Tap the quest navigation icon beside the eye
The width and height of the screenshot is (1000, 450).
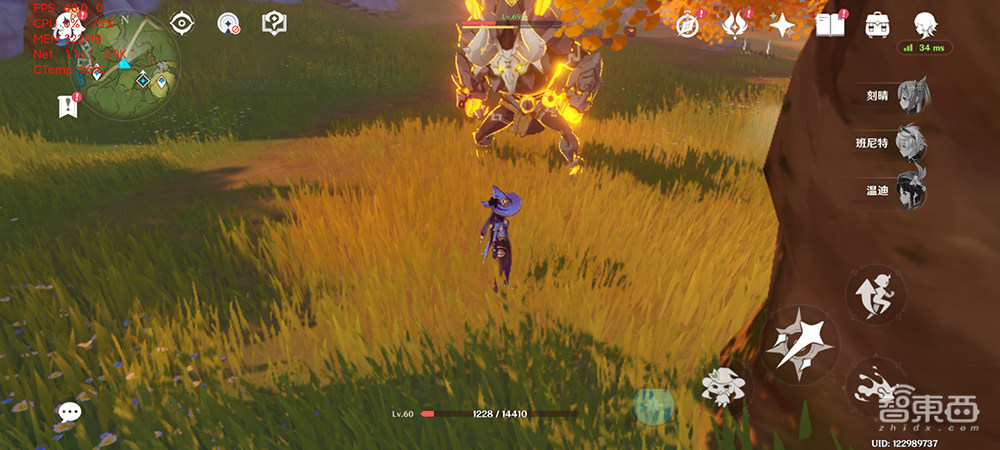pyautogui.click(x=229, y=23)
